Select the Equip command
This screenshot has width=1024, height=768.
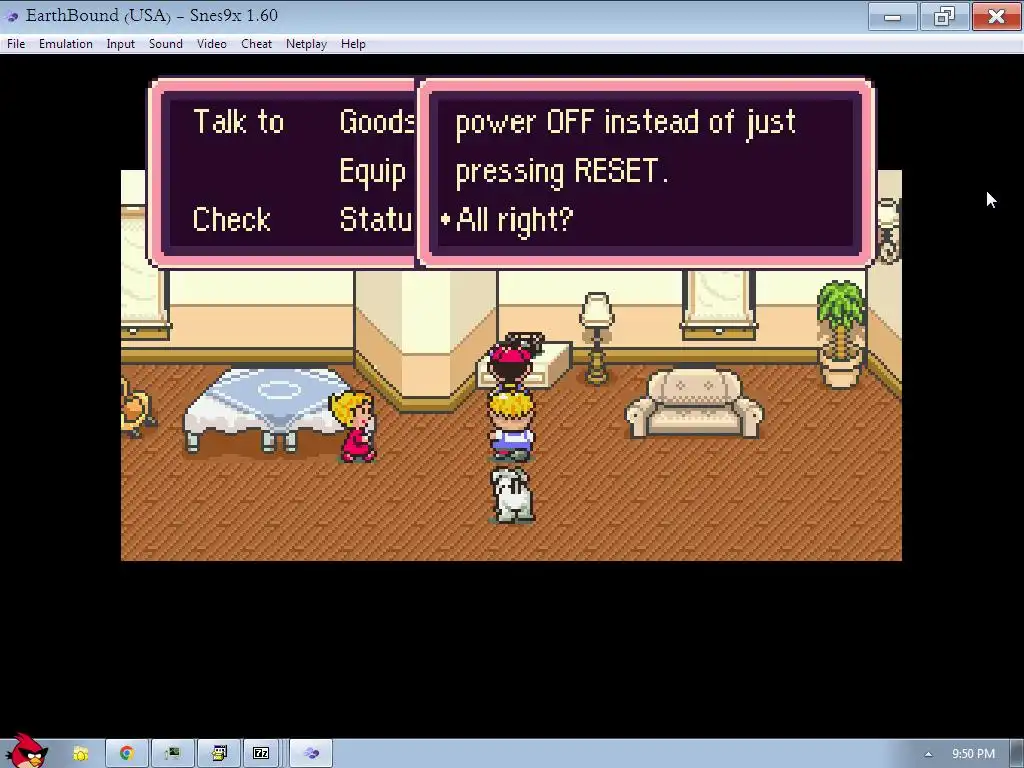point(372,171)
